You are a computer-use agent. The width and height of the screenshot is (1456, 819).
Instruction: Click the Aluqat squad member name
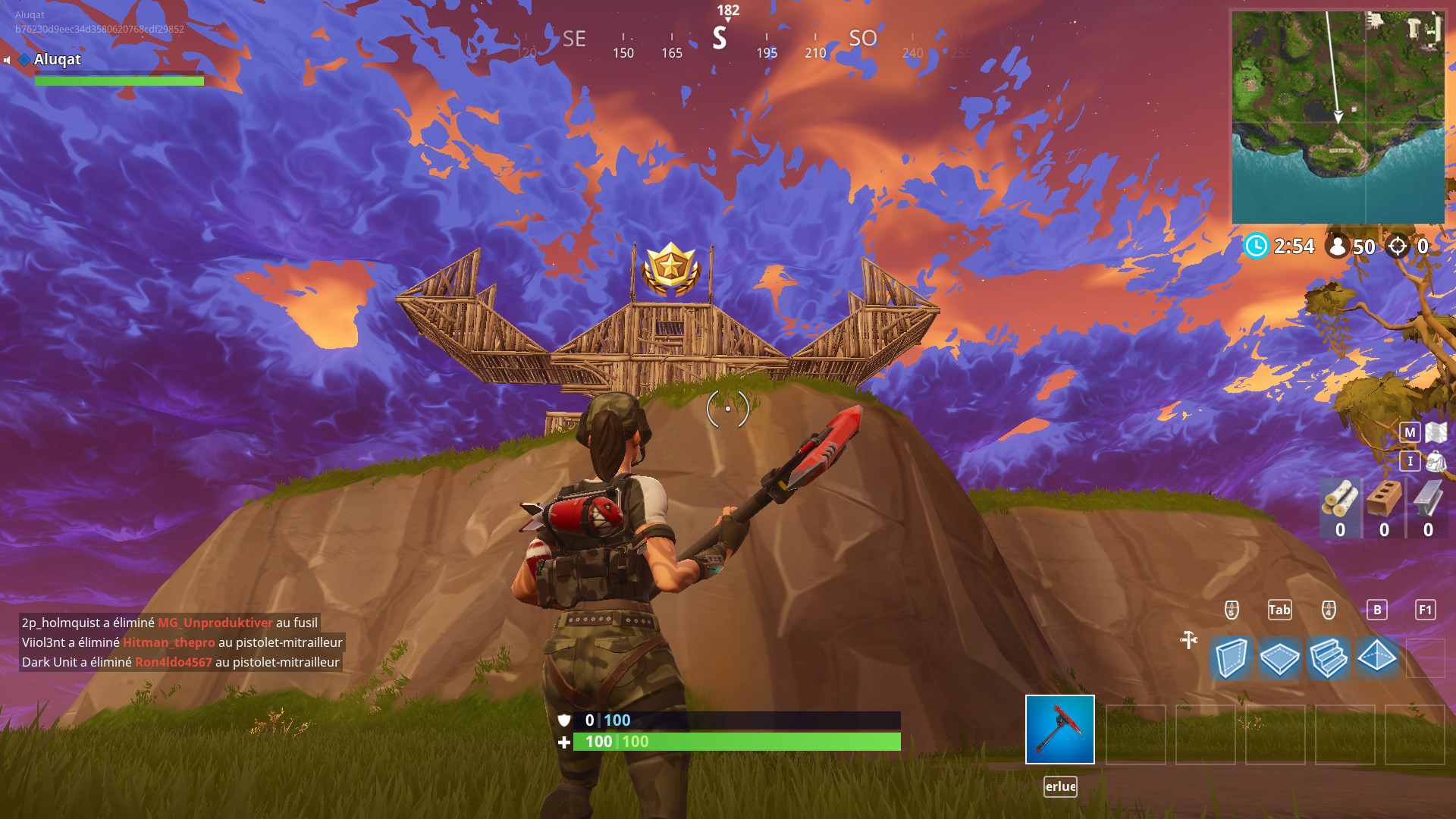click(58, 59)
